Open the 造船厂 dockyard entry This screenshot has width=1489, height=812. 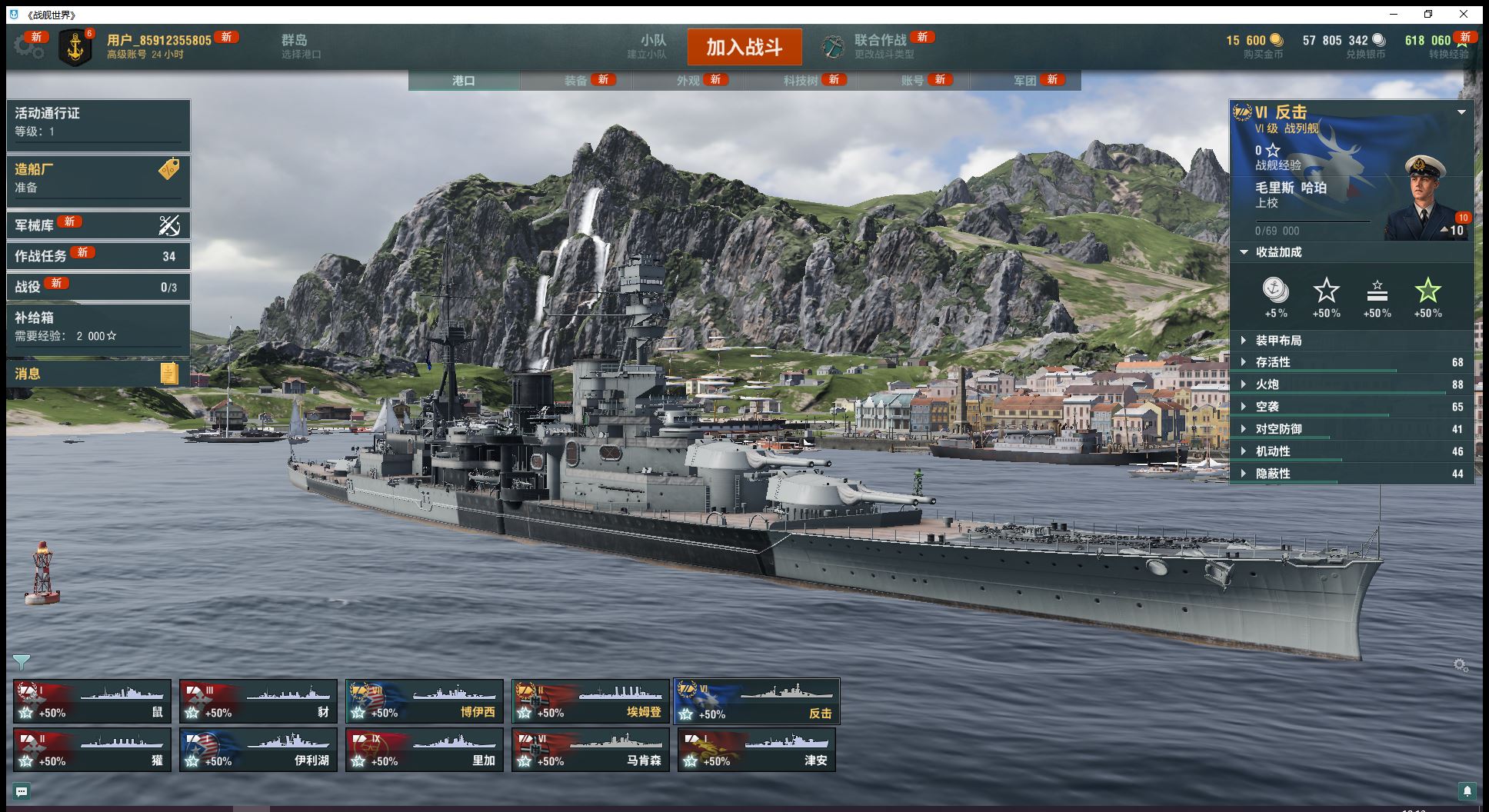tap(98, 178)
